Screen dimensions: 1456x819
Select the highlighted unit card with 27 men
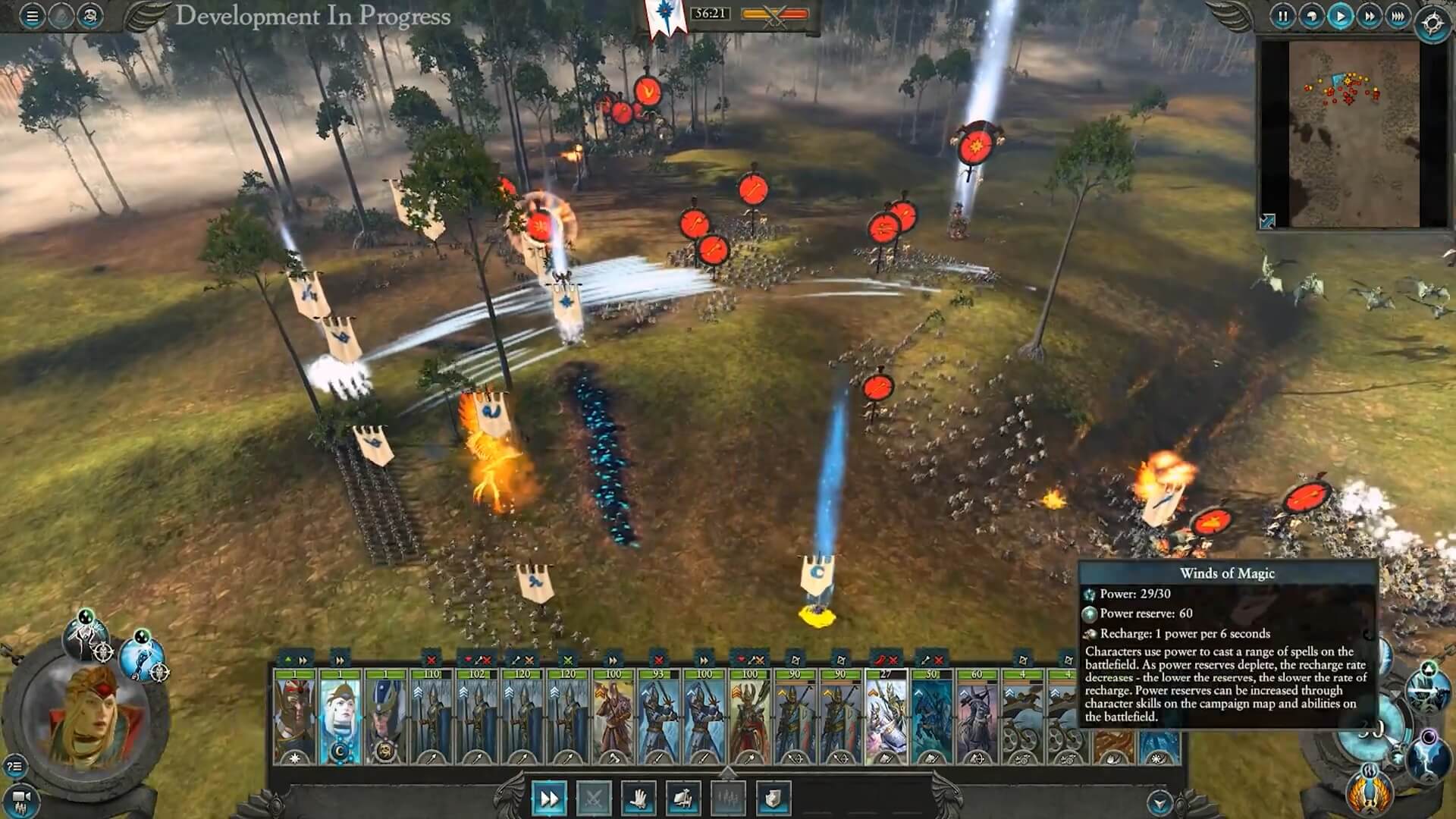(886, 717)
